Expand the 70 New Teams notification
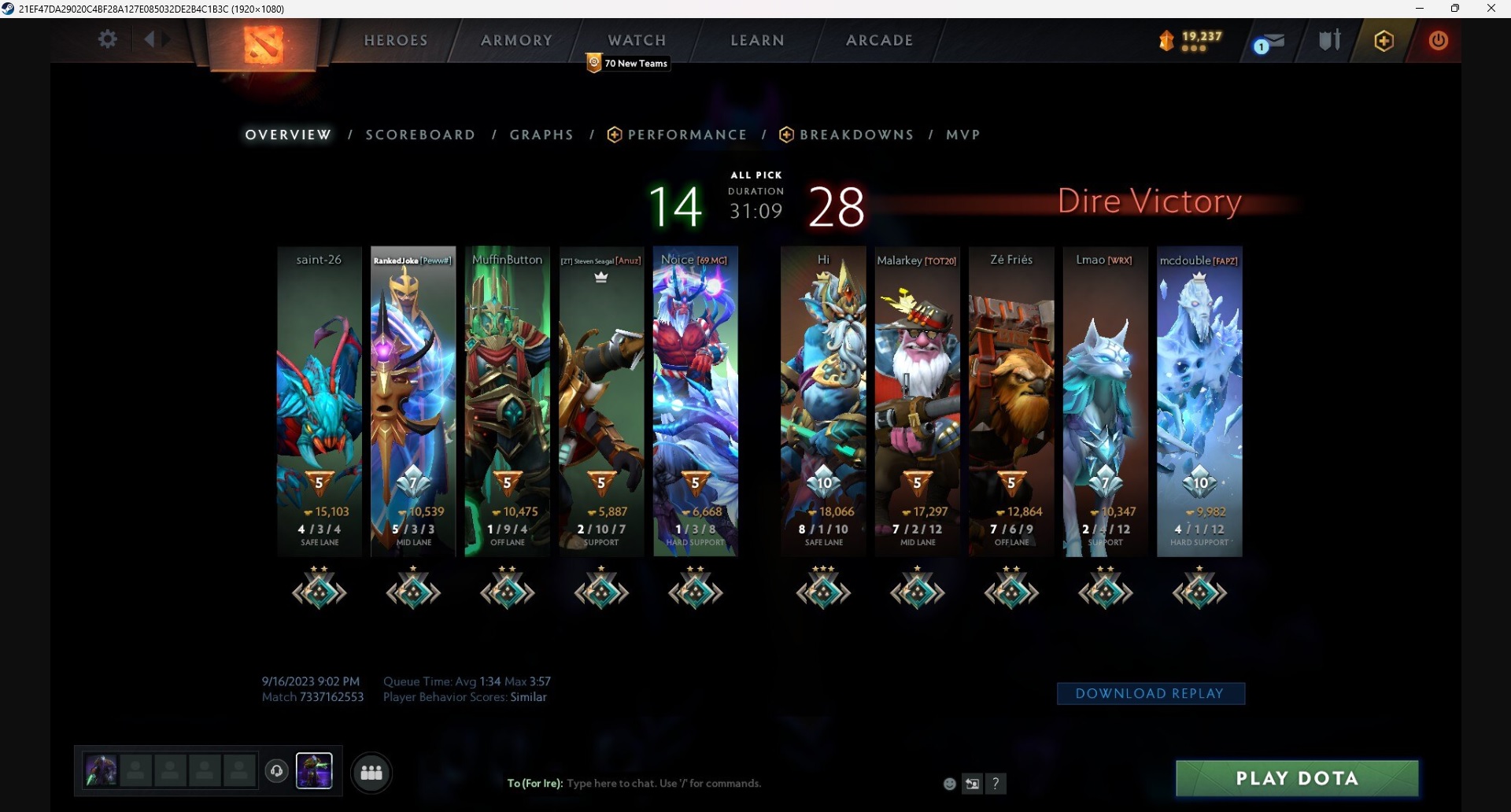This screenshot has width=1511, height=812. click(626, 63)
